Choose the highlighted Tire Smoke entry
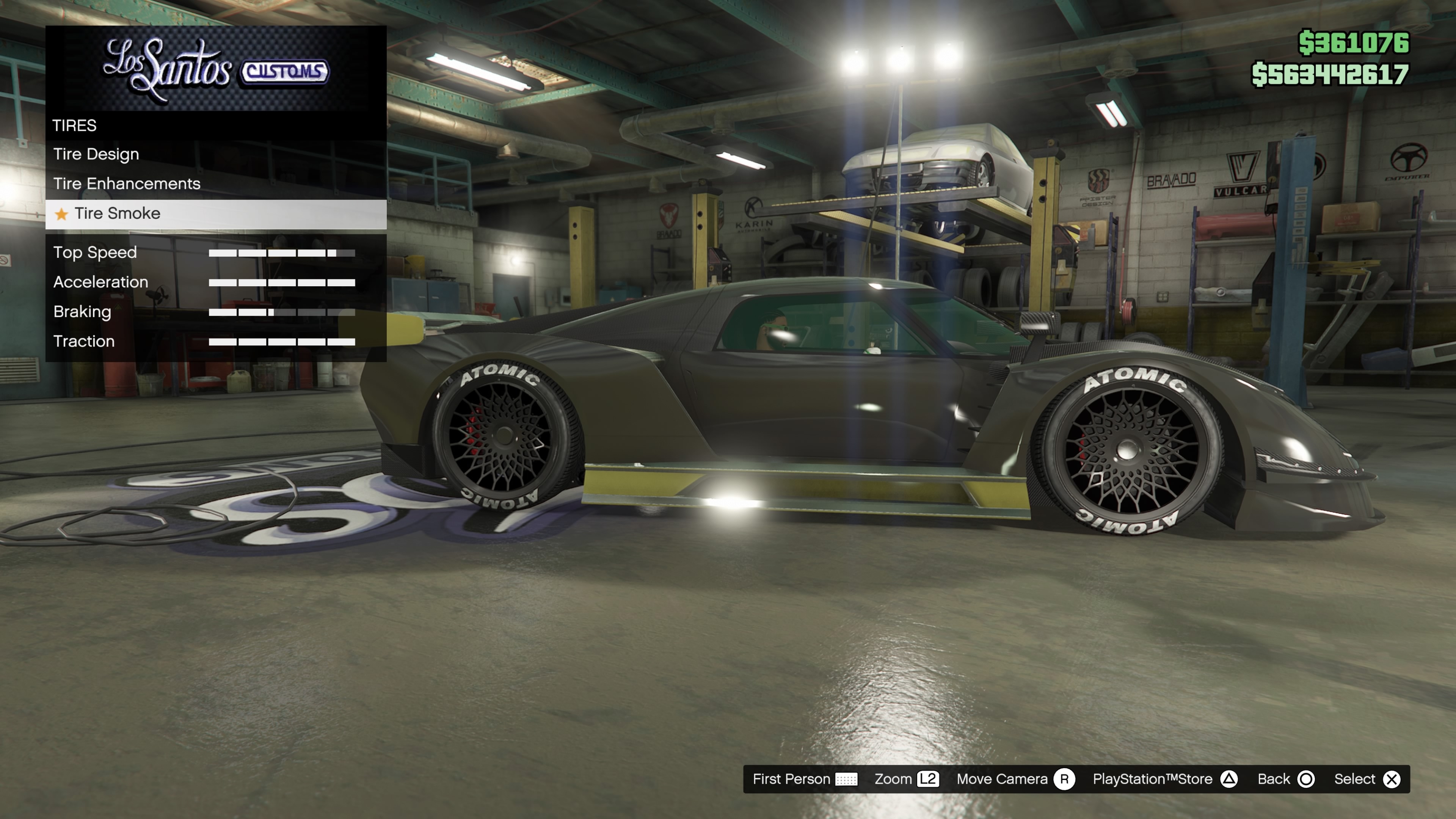This screenshot has height=819, width=1456. (x=118, y=213)
